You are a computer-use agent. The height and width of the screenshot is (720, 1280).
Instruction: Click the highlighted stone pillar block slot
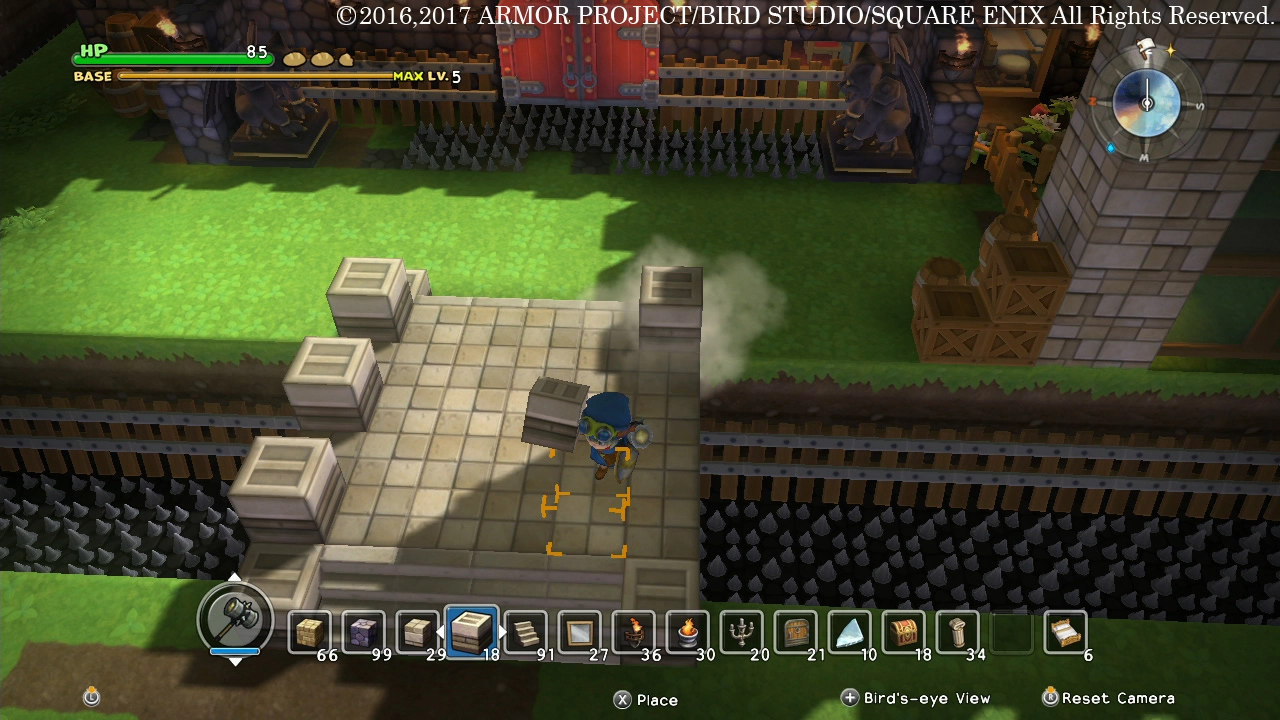[x=472, y=631]
